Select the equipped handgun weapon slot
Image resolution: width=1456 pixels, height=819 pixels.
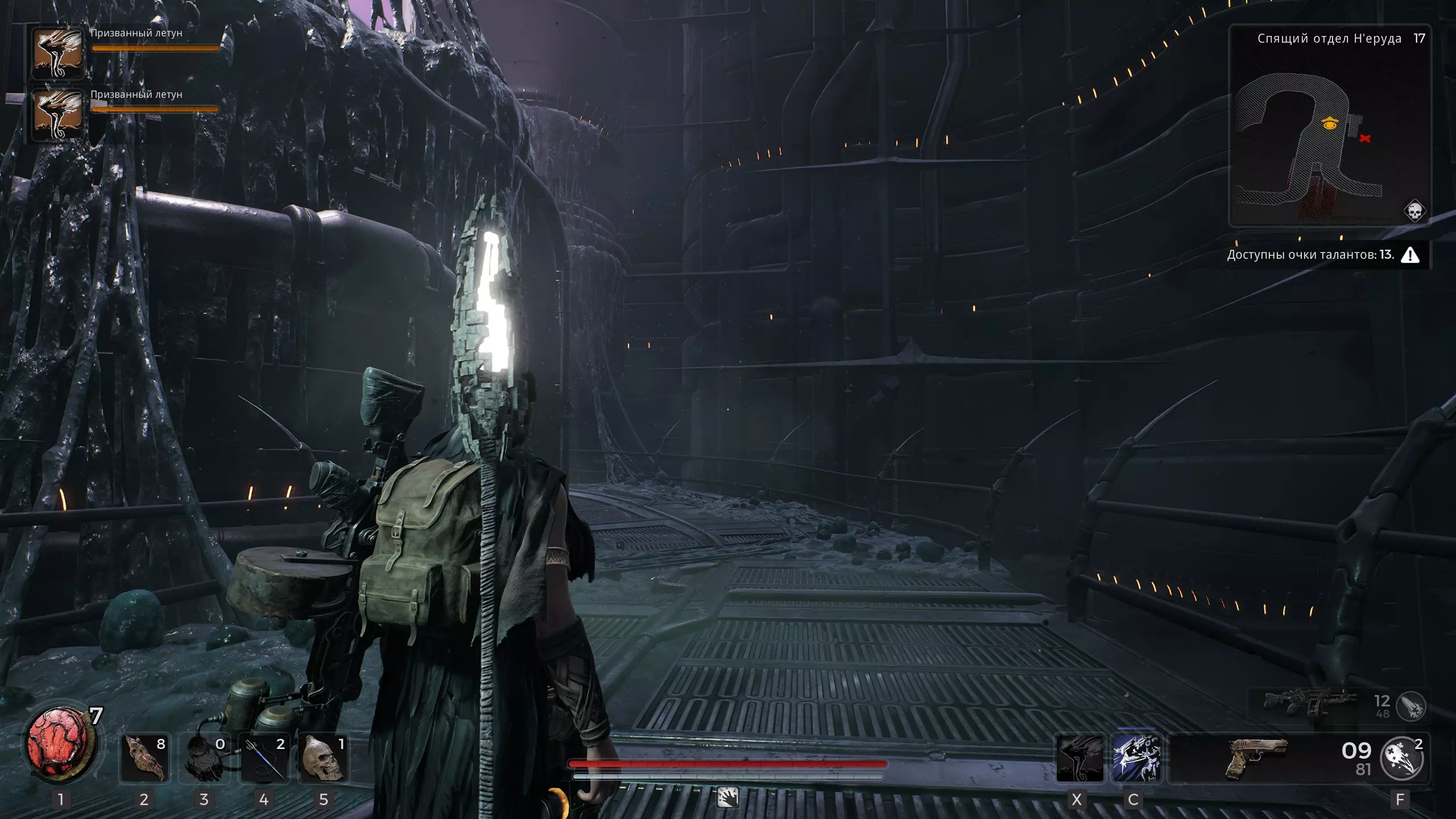1256,758
